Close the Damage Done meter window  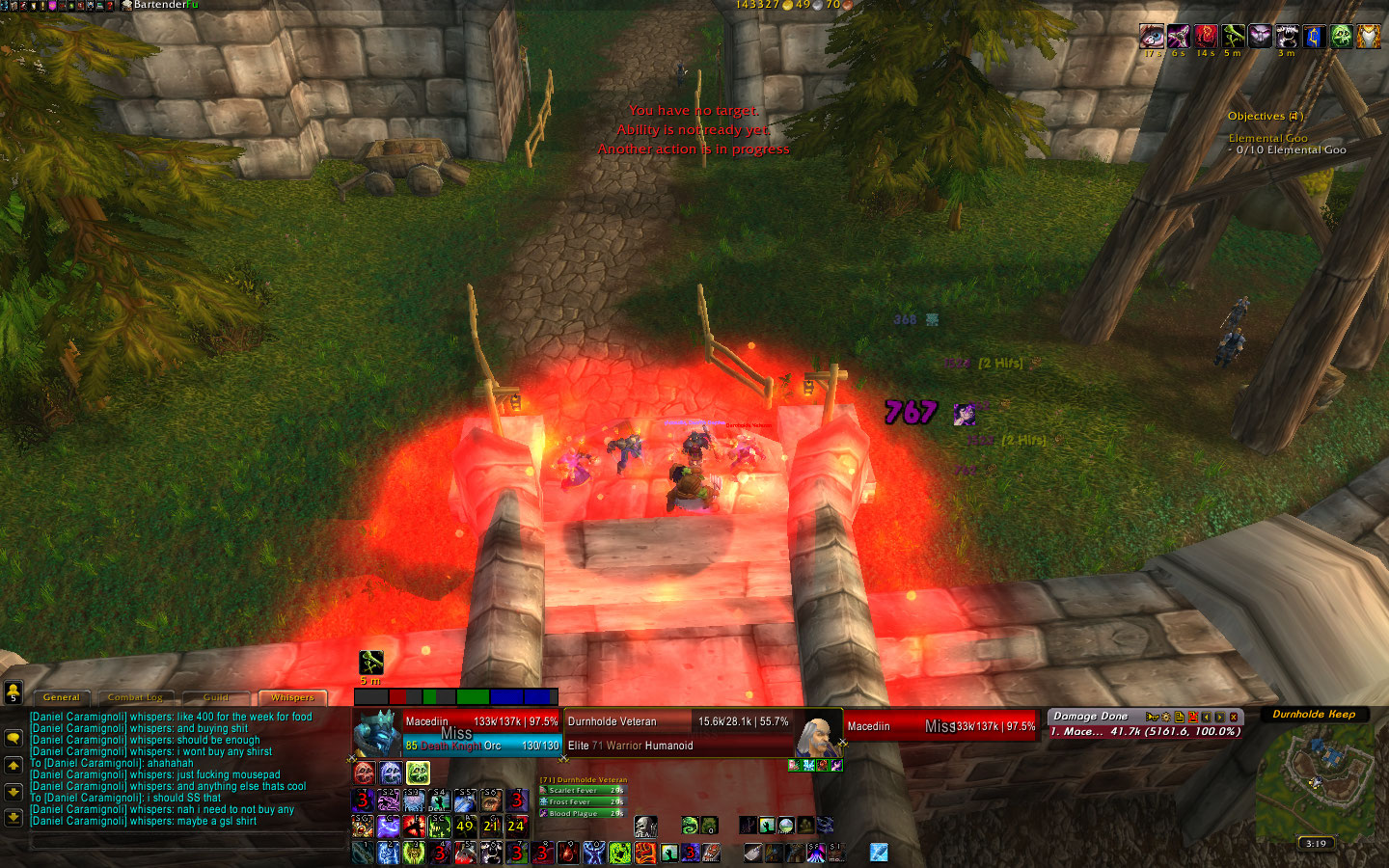(1234, 717)
